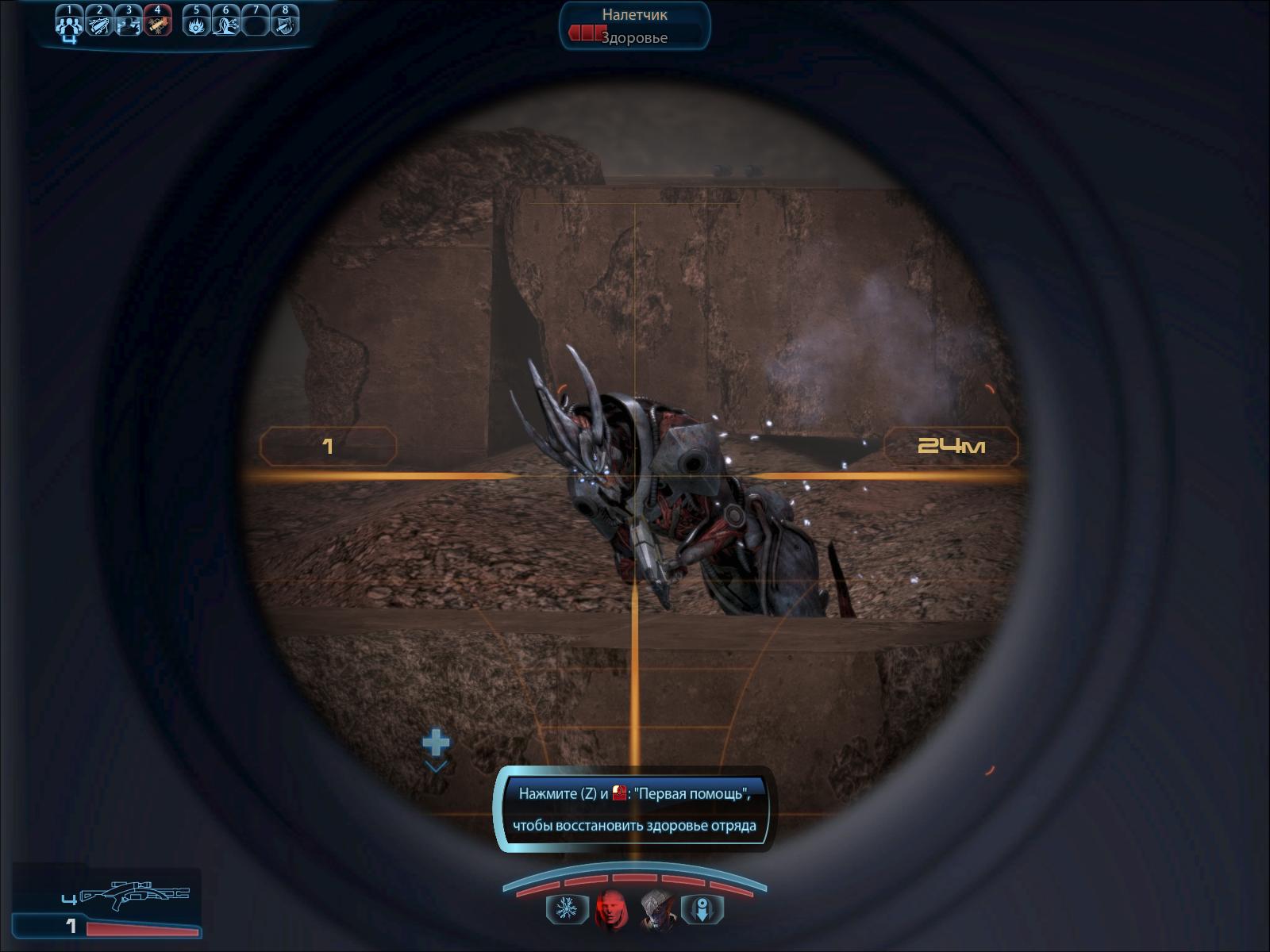The width and height of the screenshot is (1270, 952).
Task: Select the sniper rifle weapon icon
Action: [135, 895]
